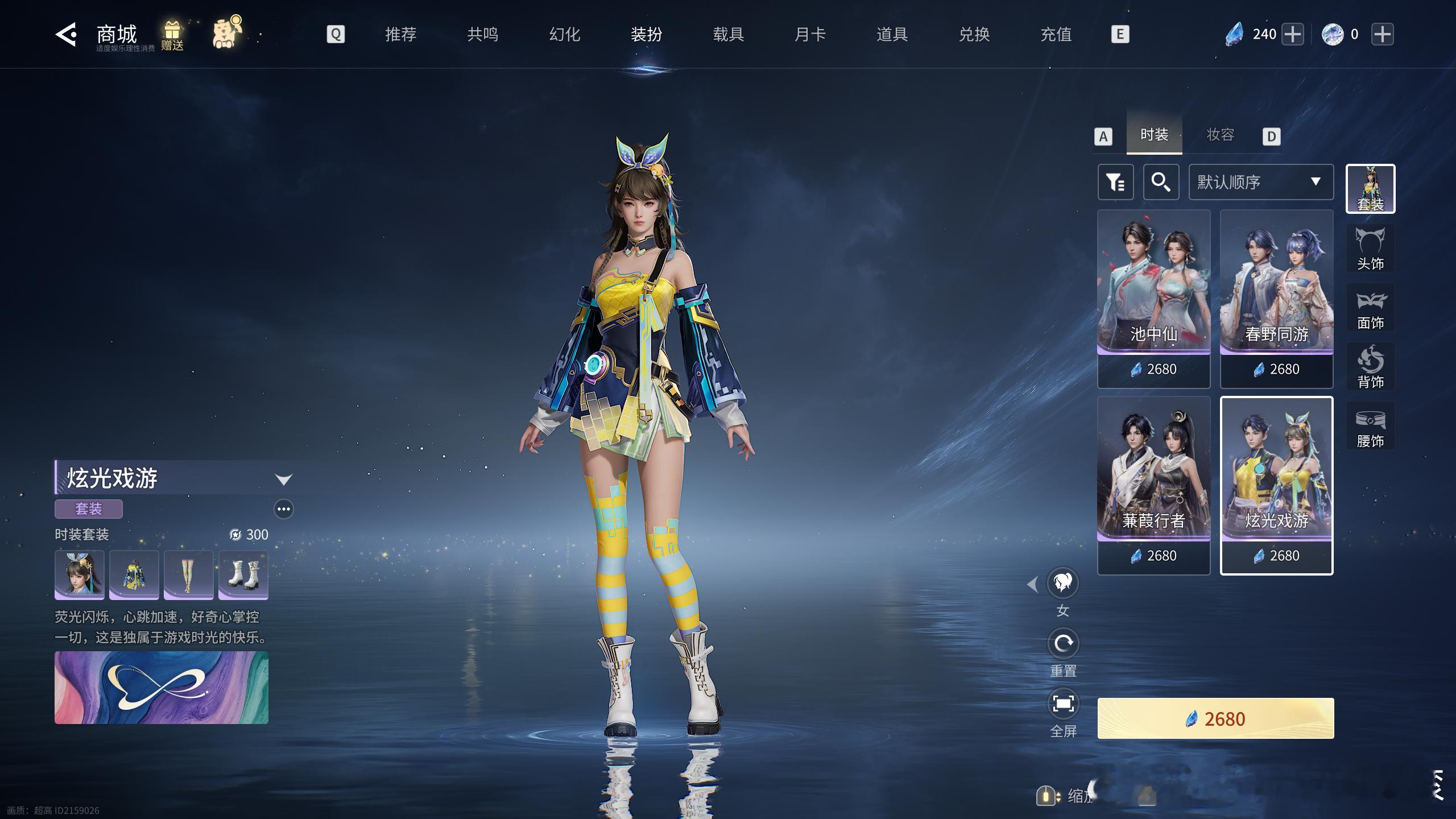Buy the outfit for 2680

(x=1215, y=718)
